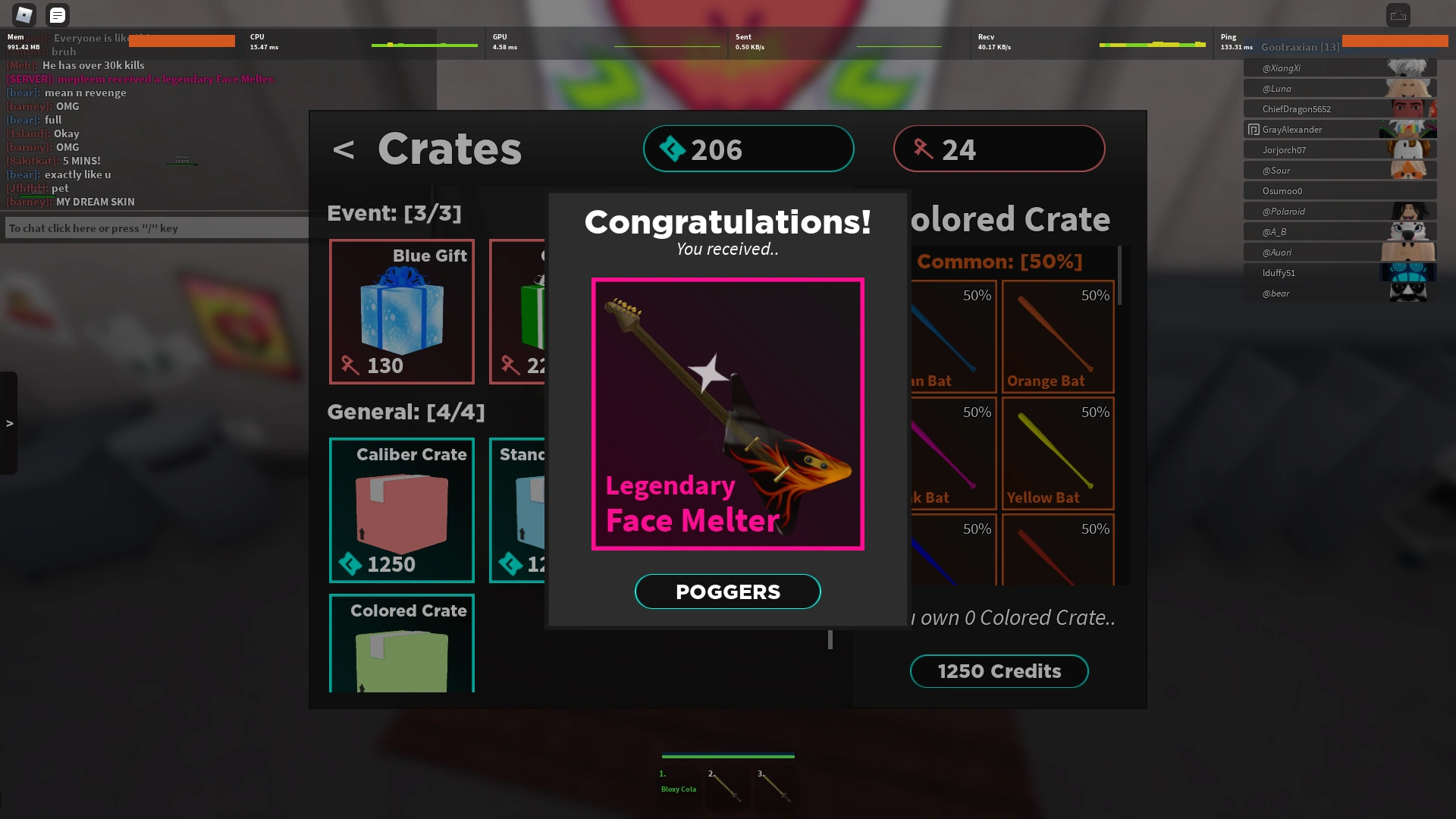
Task: Click the green progress bar above hotbar
Action: [727, 756]
